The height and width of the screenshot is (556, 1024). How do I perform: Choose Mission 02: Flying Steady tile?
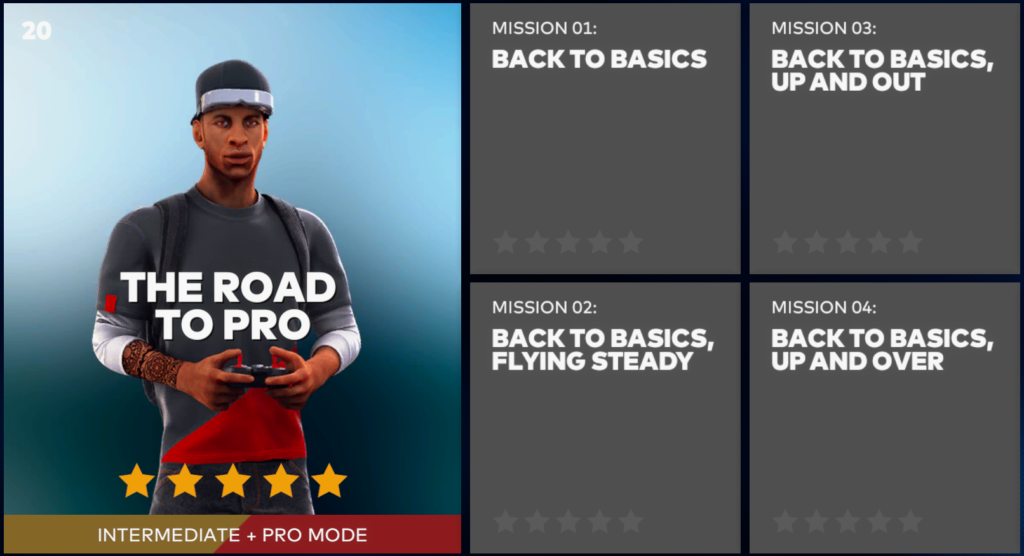(605, 417)
